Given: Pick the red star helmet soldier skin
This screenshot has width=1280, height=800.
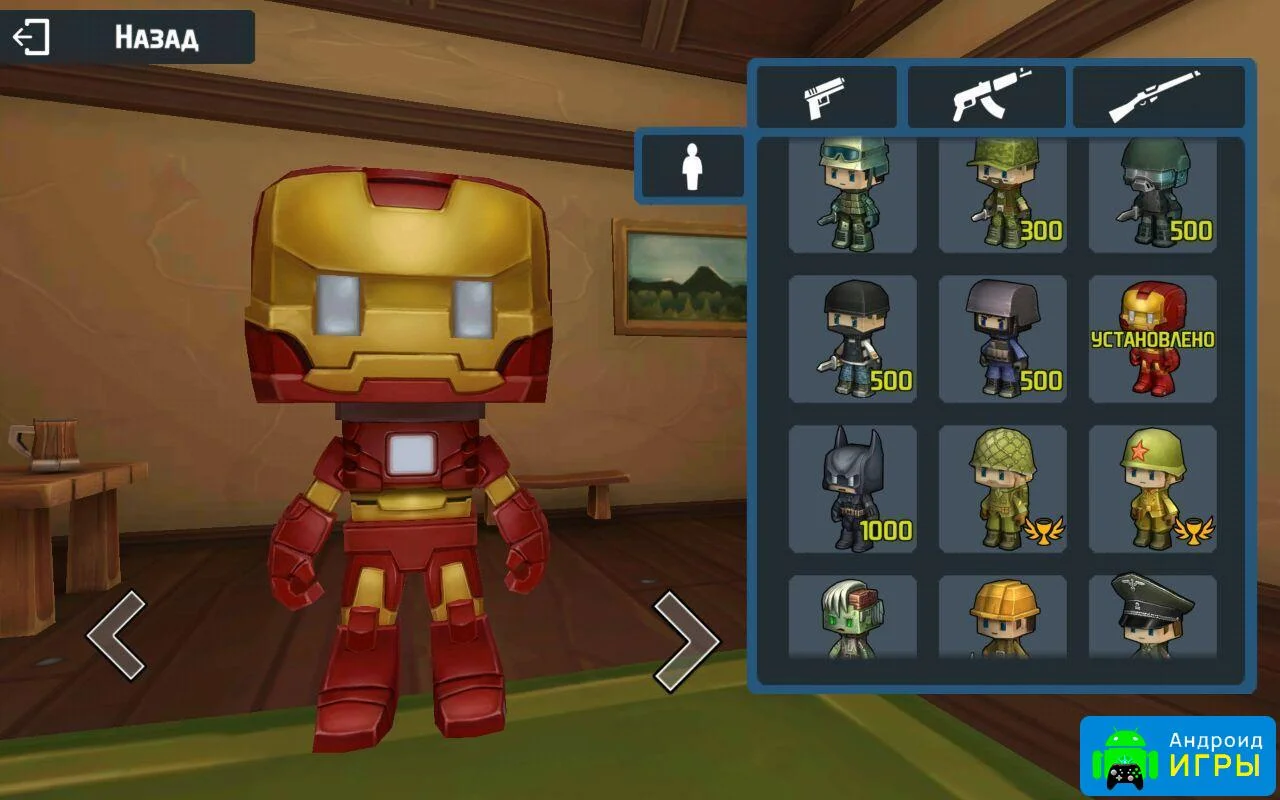Looking at the screenshot, I should pyautogui.click(x=1152, y=489).
